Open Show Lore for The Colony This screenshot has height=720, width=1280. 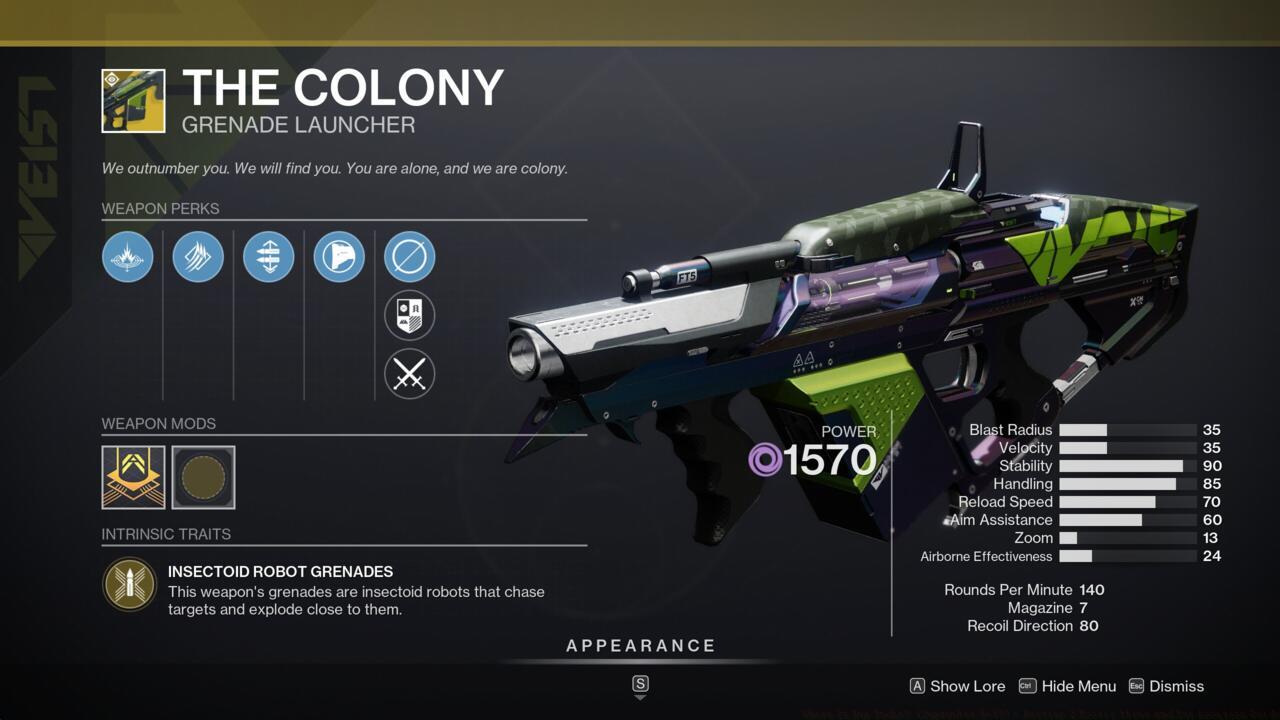955,686
